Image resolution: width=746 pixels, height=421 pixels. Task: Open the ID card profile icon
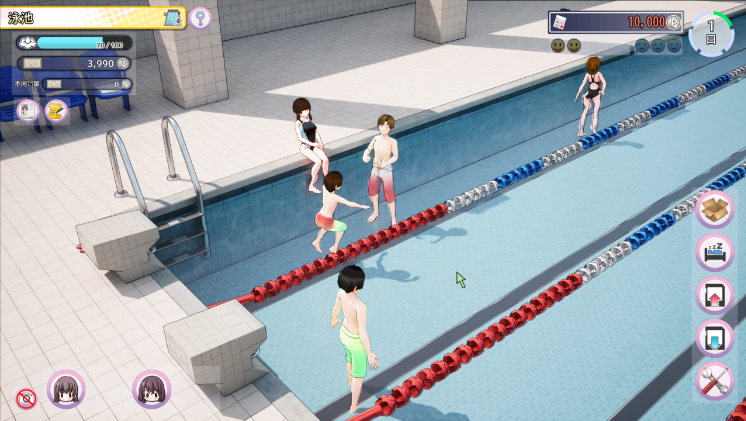(x=27, y=110)
